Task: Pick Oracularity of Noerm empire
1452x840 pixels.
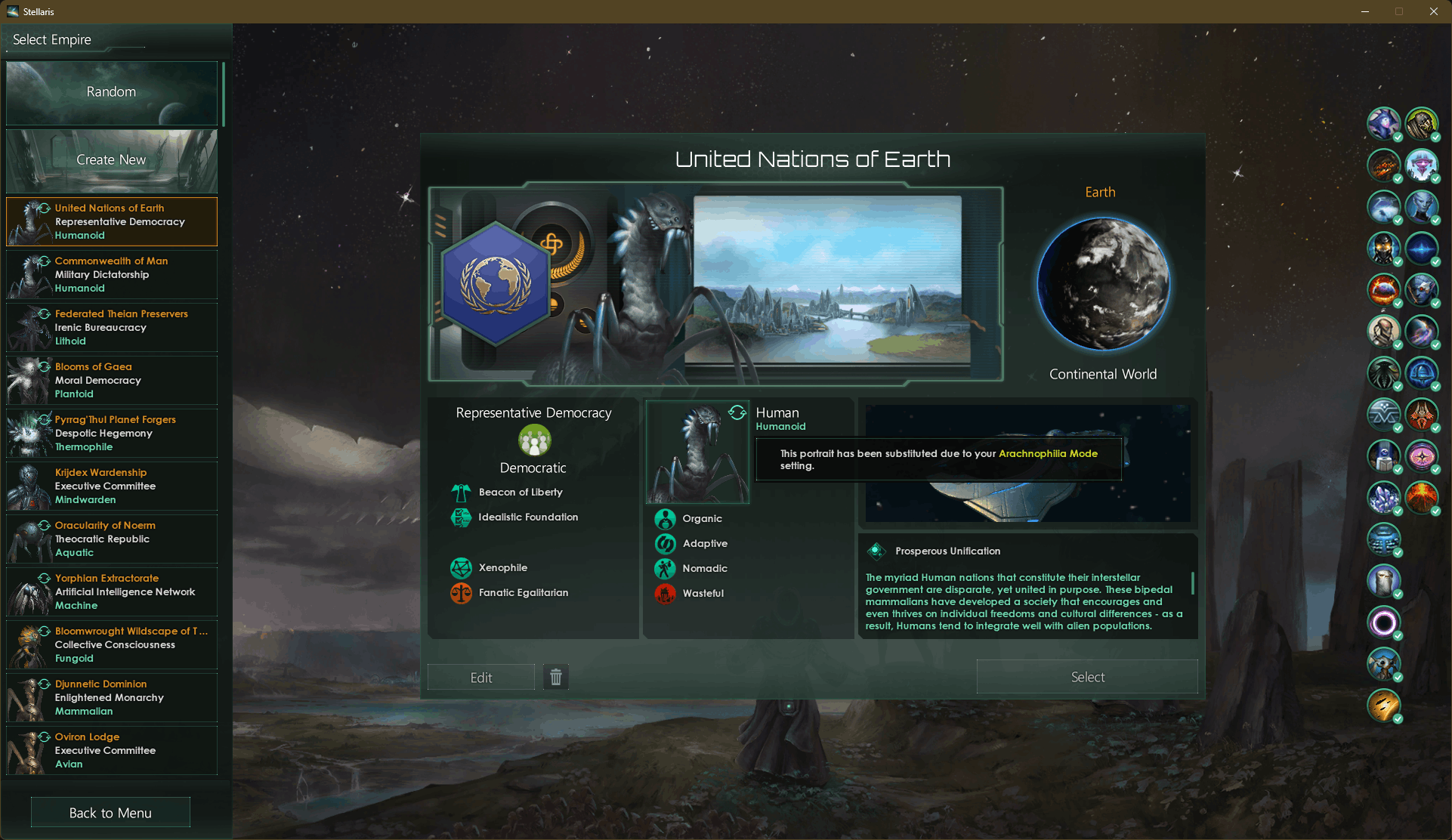Action: [112, 539]
